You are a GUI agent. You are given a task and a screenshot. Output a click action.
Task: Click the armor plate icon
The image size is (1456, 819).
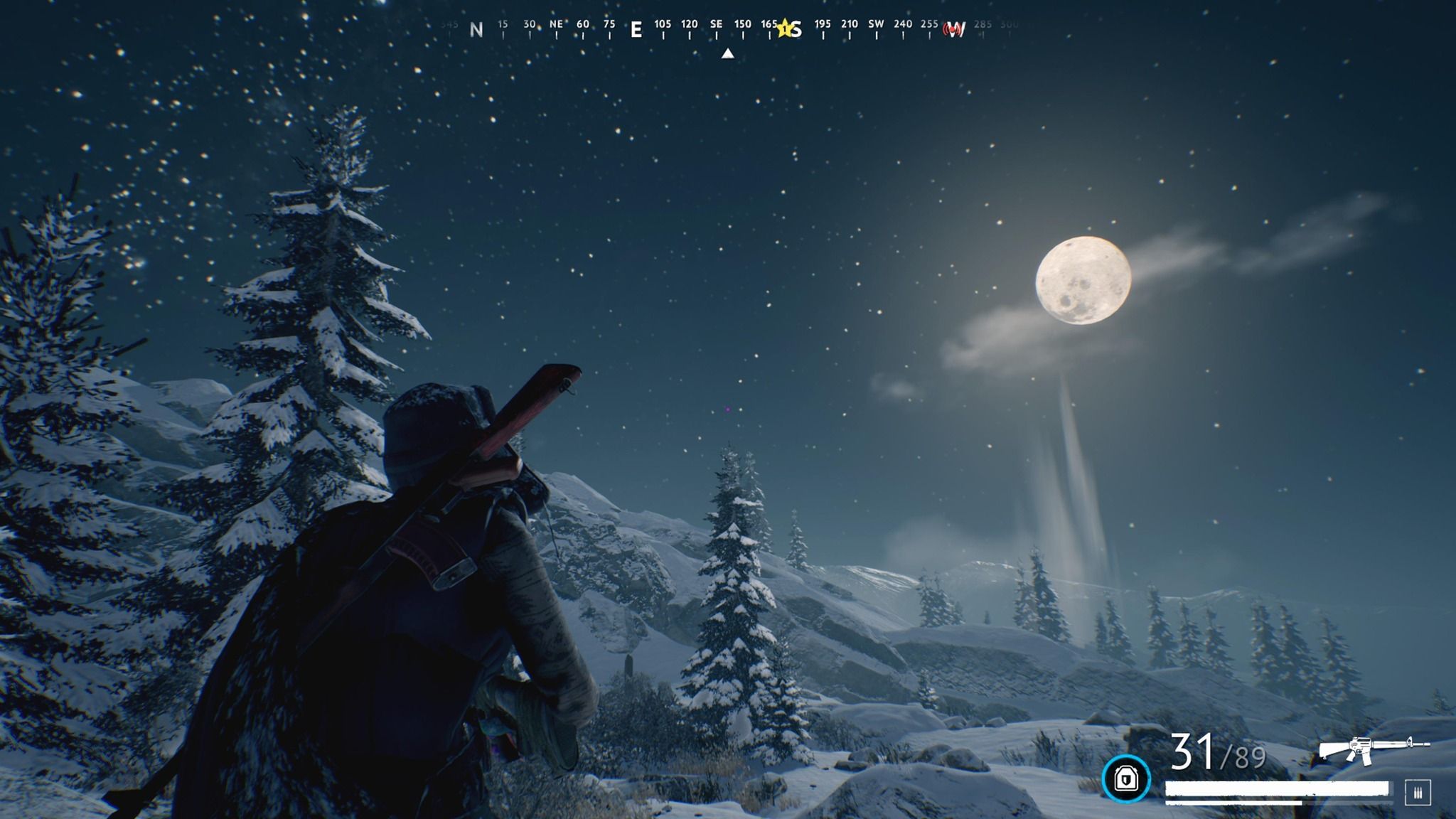click(x=1125, y=778)
